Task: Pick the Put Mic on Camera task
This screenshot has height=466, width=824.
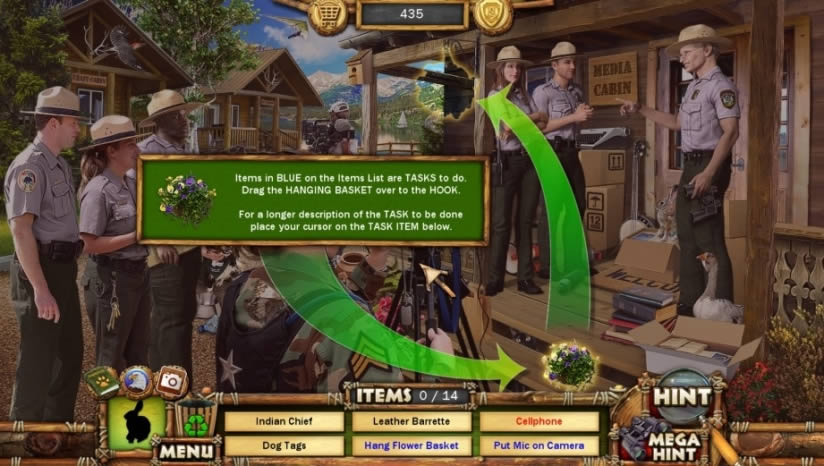Action: click(x=539, y=446)
